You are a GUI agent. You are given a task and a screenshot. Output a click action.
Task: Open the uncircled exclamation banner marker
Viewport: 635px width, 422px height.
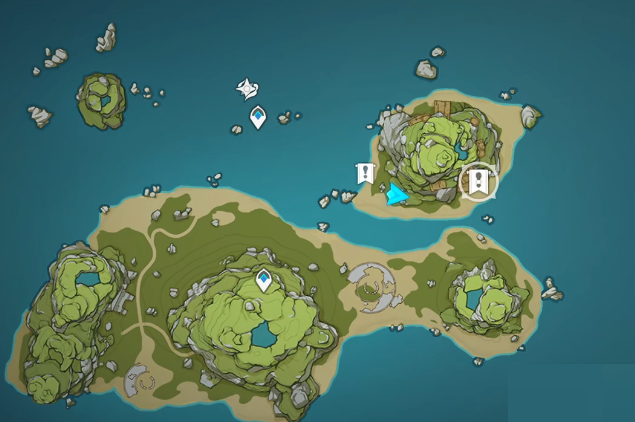coord(366,174)
